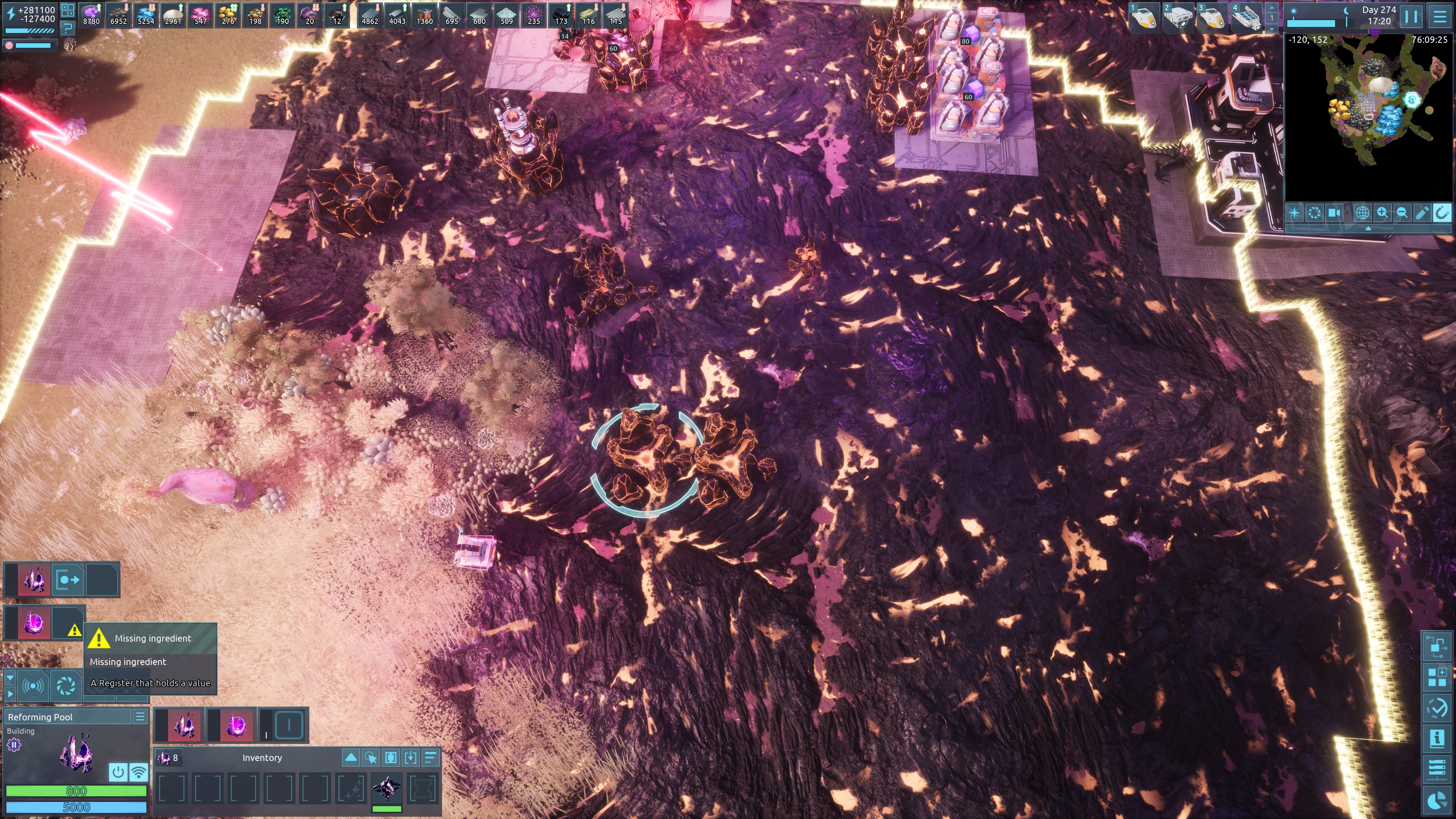
Task: Click the inventory sort button
Action: (x=430, y=758)
